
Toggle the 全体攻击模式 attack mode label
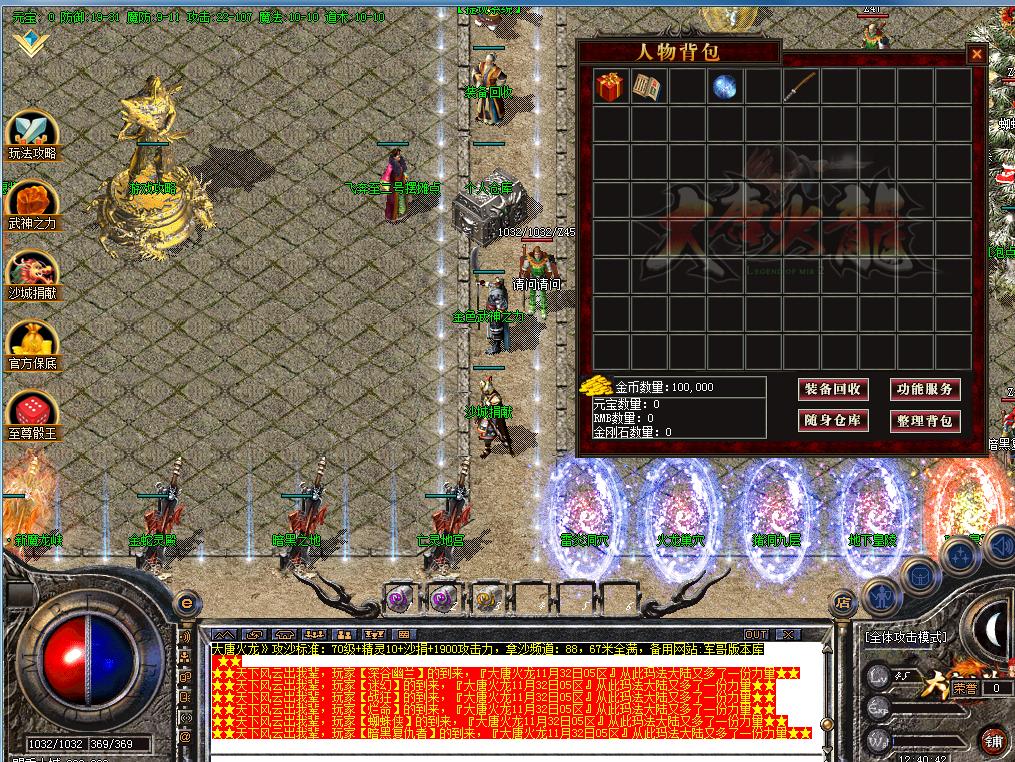905,637
